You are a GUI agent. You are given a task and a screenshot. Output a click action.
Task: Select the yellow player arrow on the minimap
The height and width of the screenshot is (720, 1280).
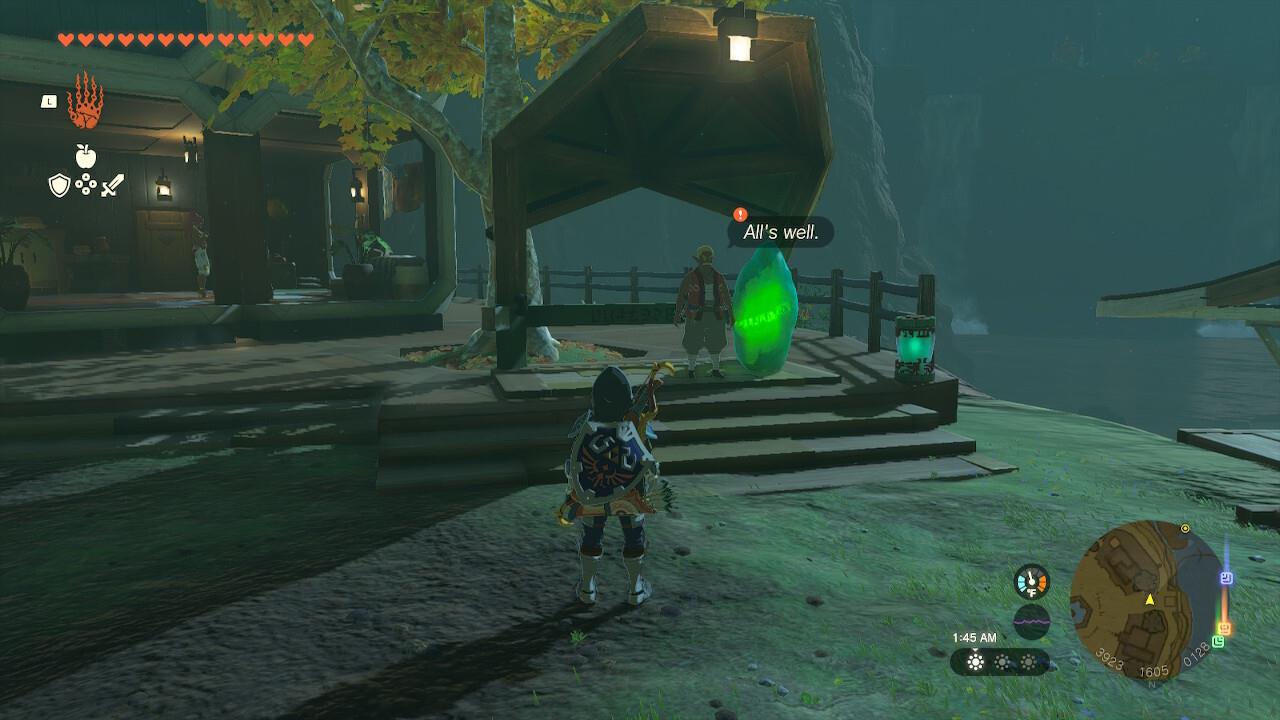(1150, 600)
